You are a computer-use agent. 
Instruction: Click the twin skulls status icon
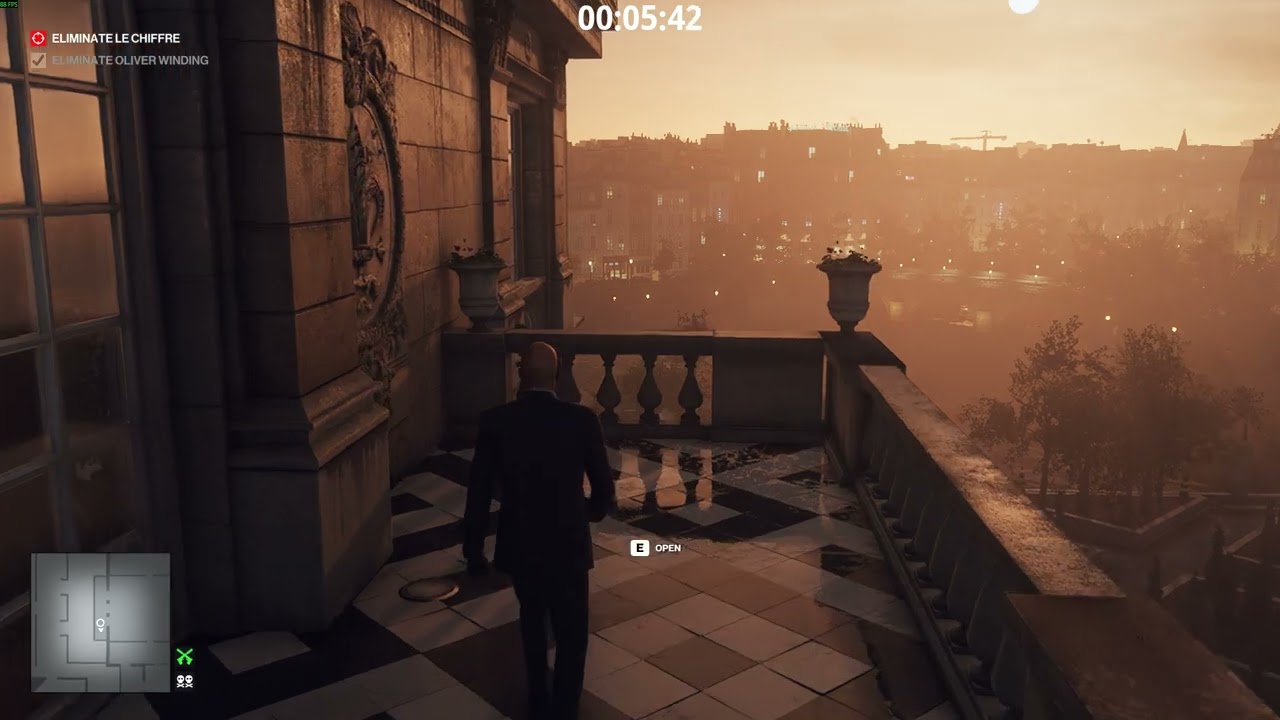pyautogui.click(x=185, y=681)
